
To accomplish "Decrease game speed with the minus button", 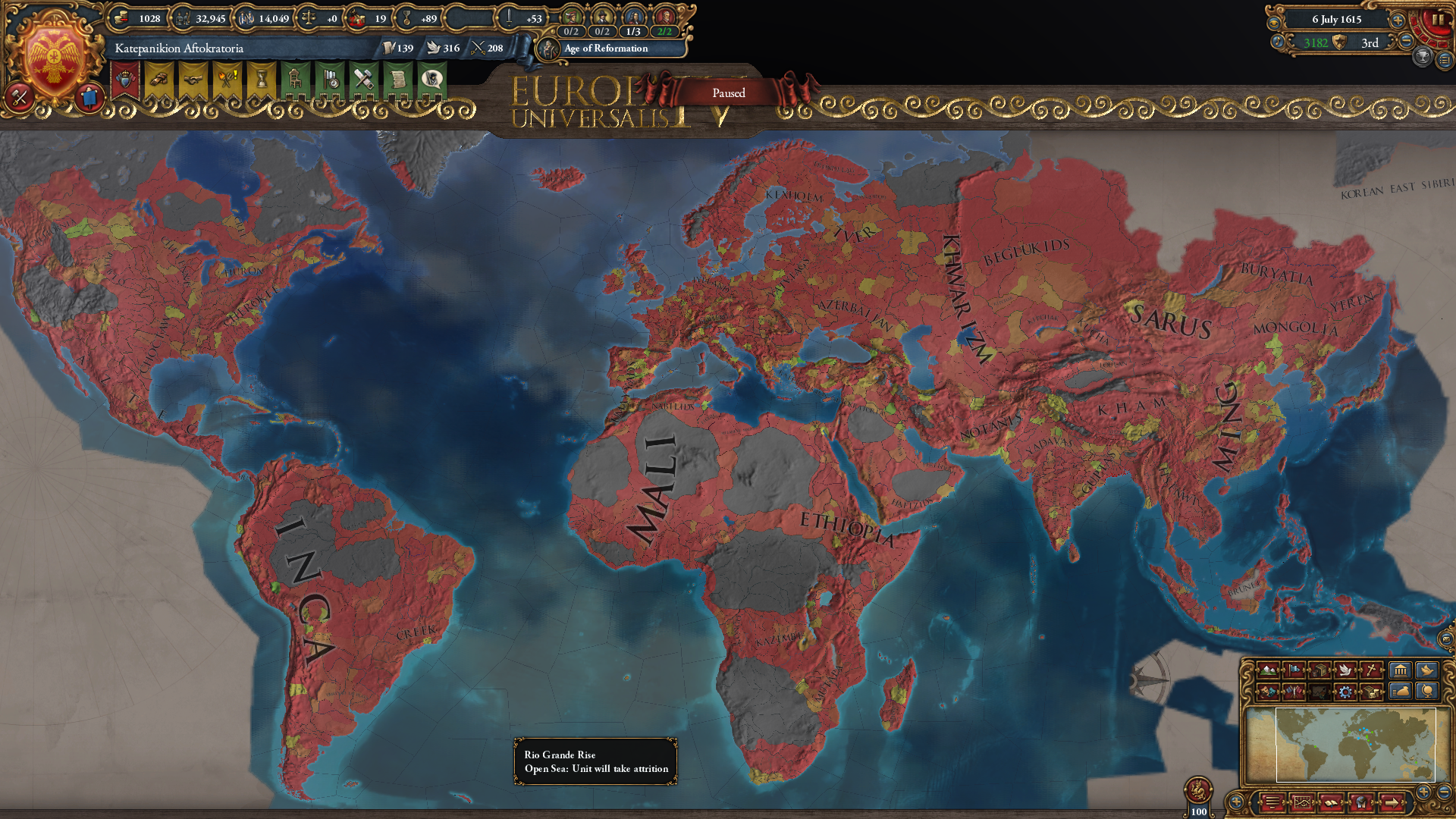I will point(1405,42).
